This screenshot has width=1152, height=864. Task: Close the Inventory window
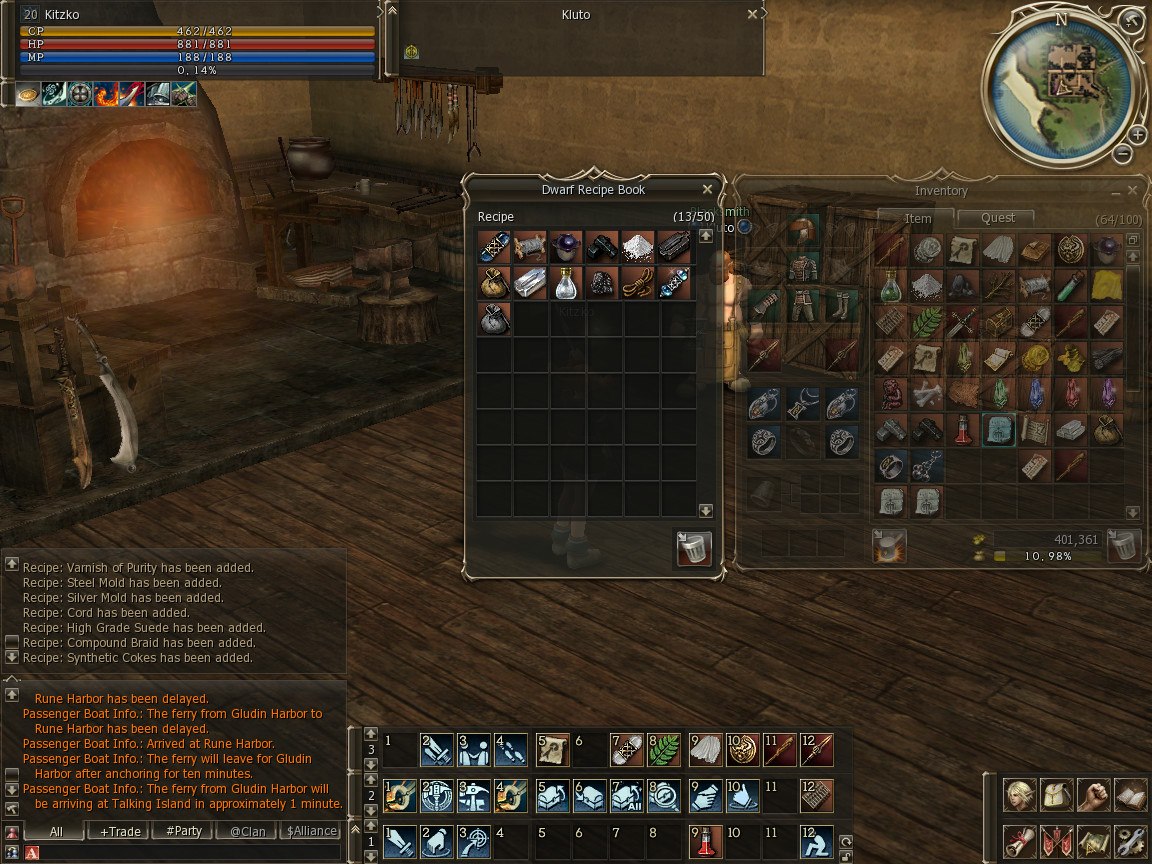(x=1132, y=190)
